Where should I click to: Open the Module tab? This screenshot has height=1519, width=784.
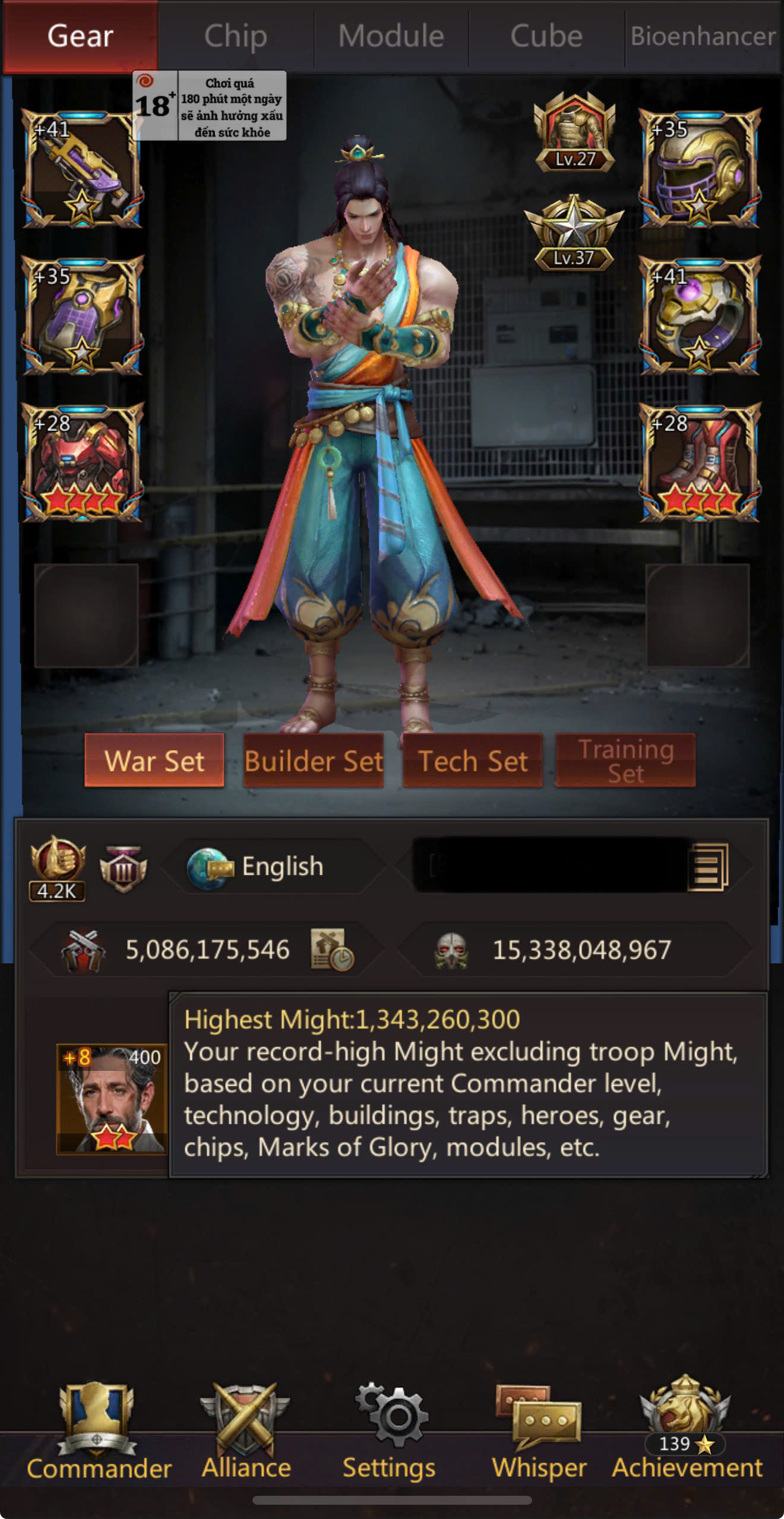(x=391, y=36)
